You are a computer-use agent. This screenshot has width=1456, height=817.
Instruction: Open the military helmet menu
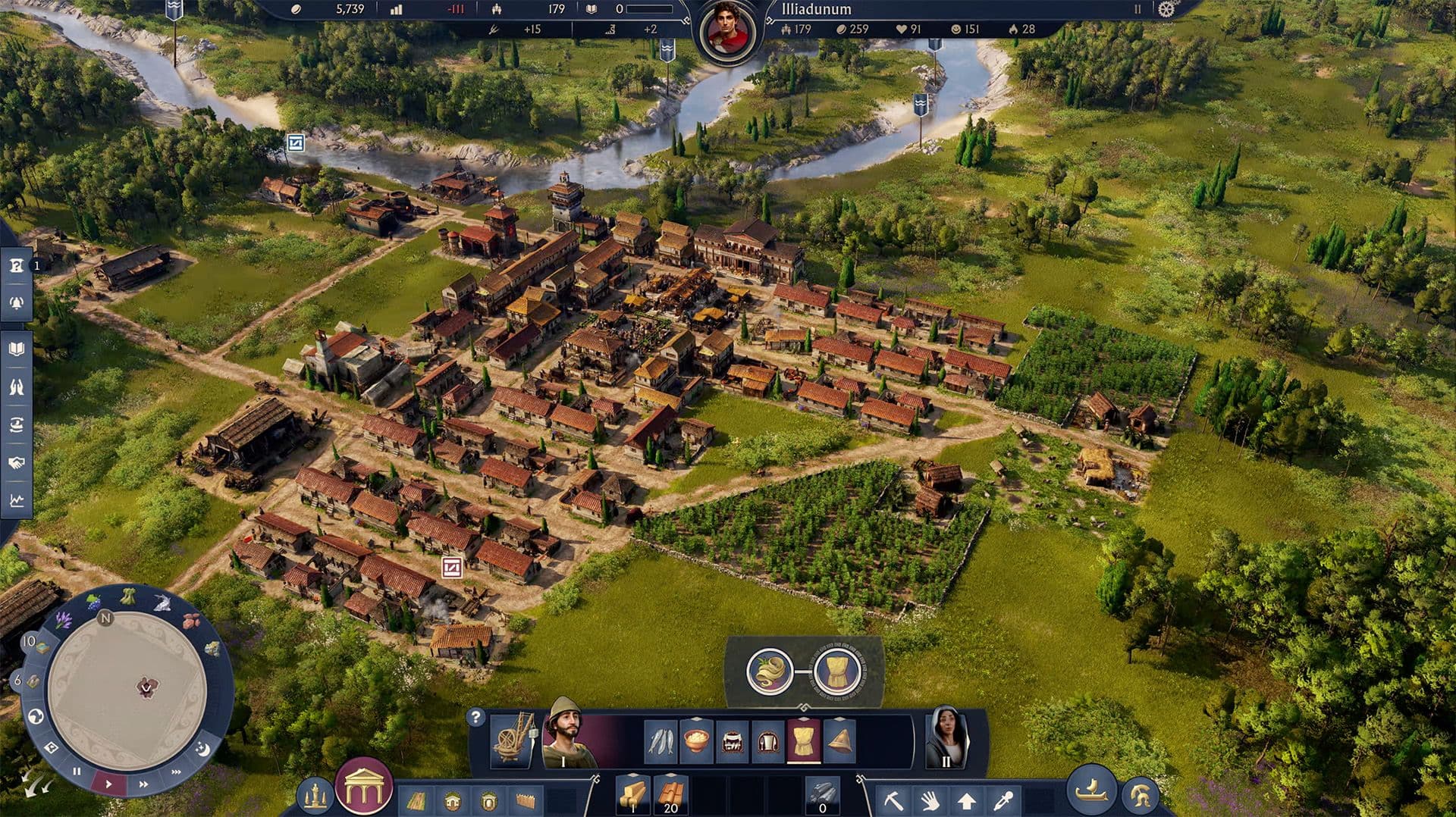tap(1141, 795)
